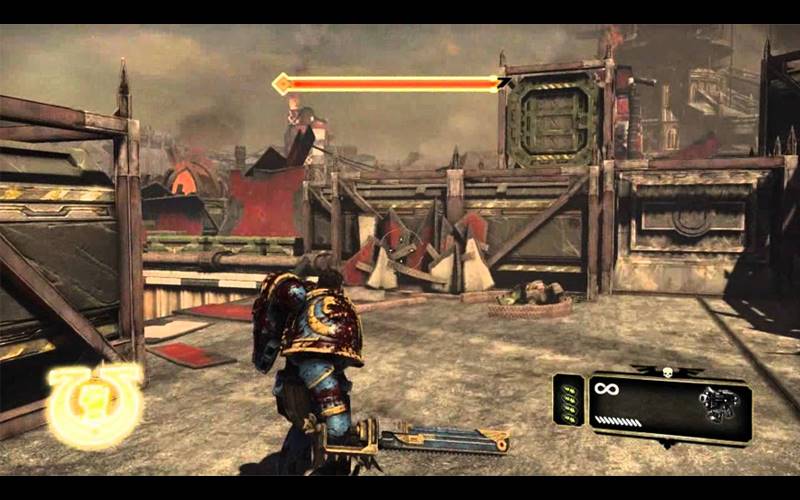Activate the glowing Ultramarines Fury emblem
The height and width of the screenshot is (500, 800).
[97, 403]
